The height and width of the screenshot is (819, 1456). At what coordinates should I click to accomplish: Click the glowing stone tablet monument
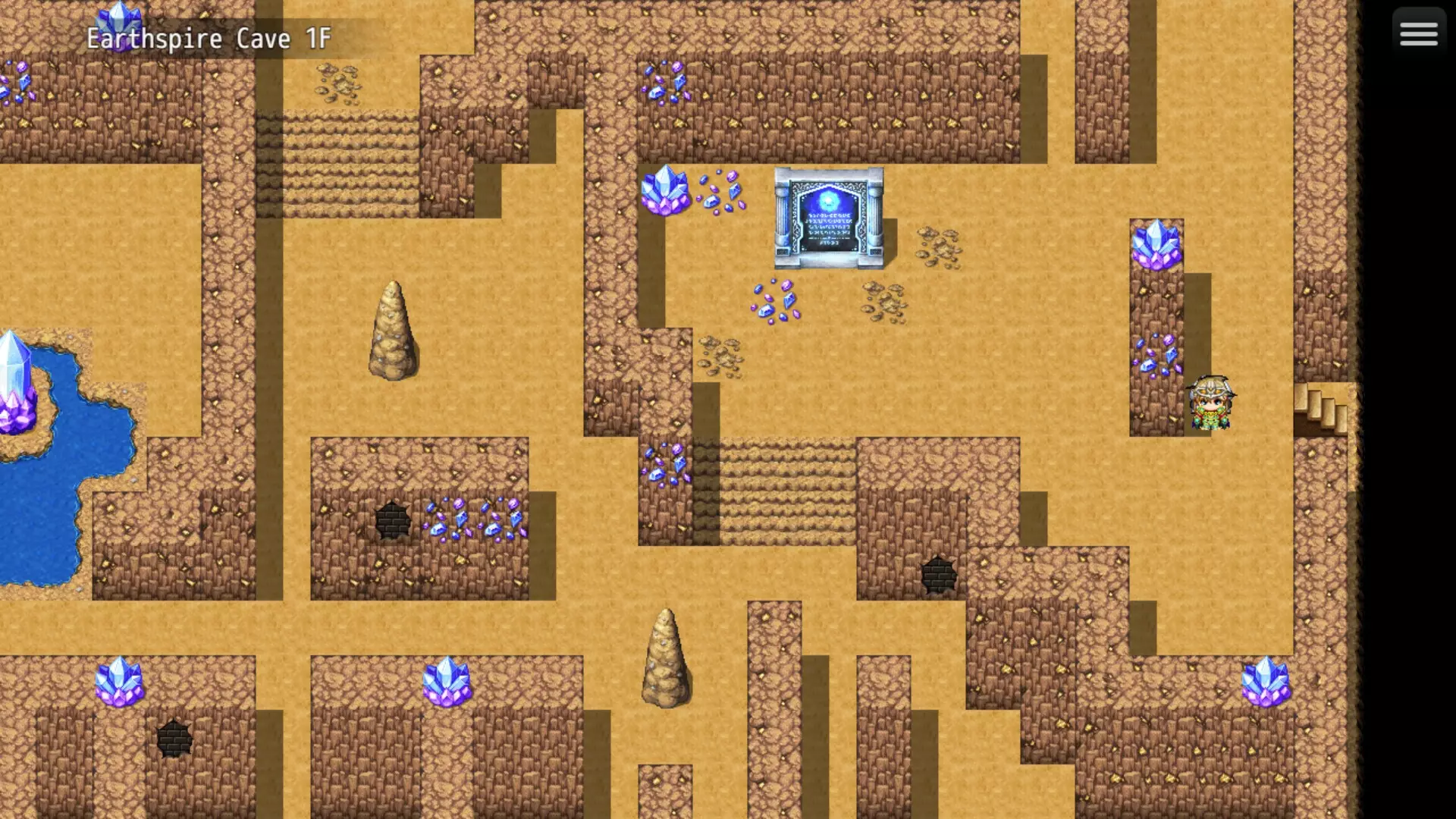829,220
